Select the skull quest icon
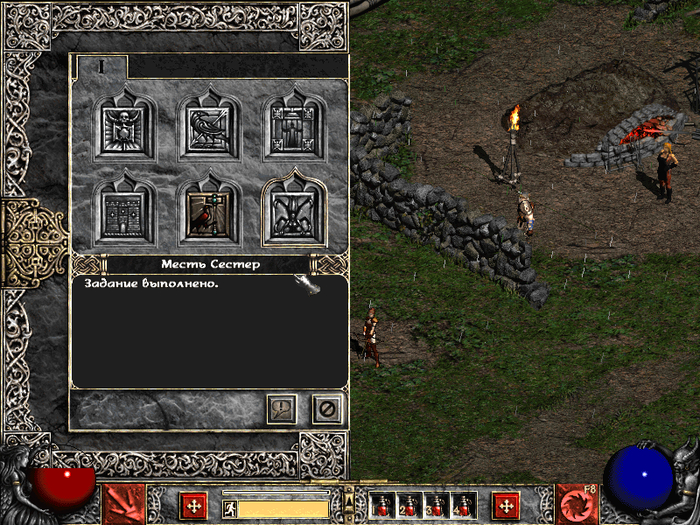The height and width of the screenshot is (525, 700). (125, 128)
